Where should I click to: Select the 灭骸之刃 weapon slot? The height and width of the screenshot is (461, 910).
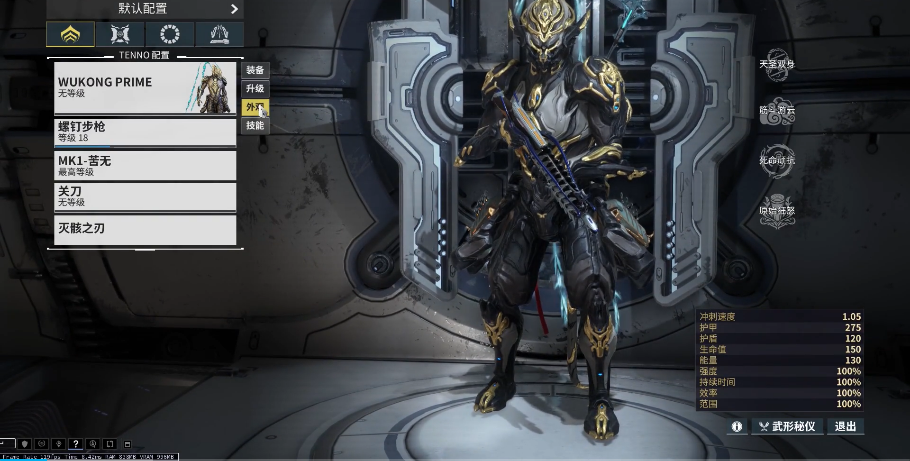click(145, 229)
